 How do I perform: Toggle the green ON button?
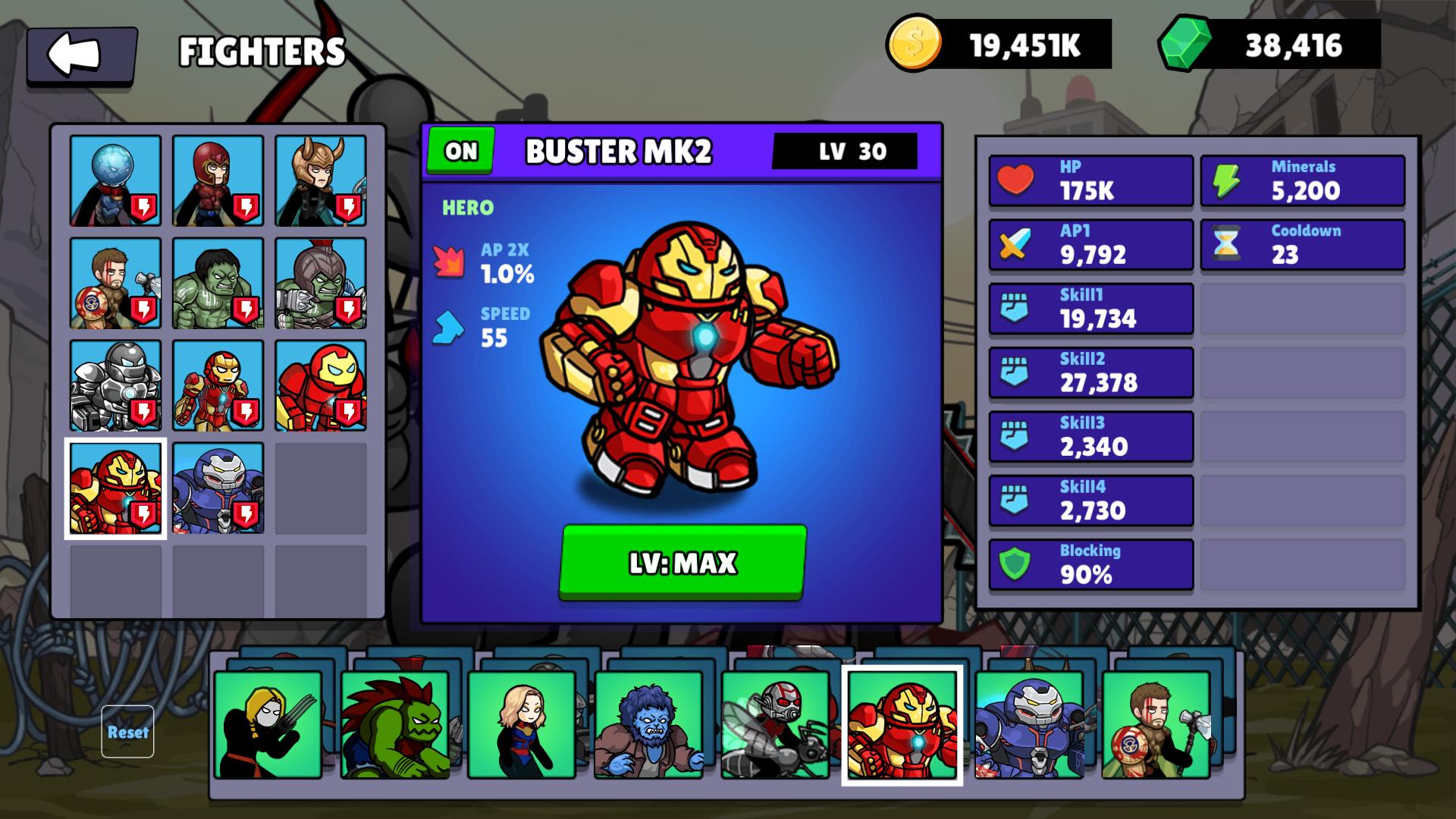click(x=461, y=150)
